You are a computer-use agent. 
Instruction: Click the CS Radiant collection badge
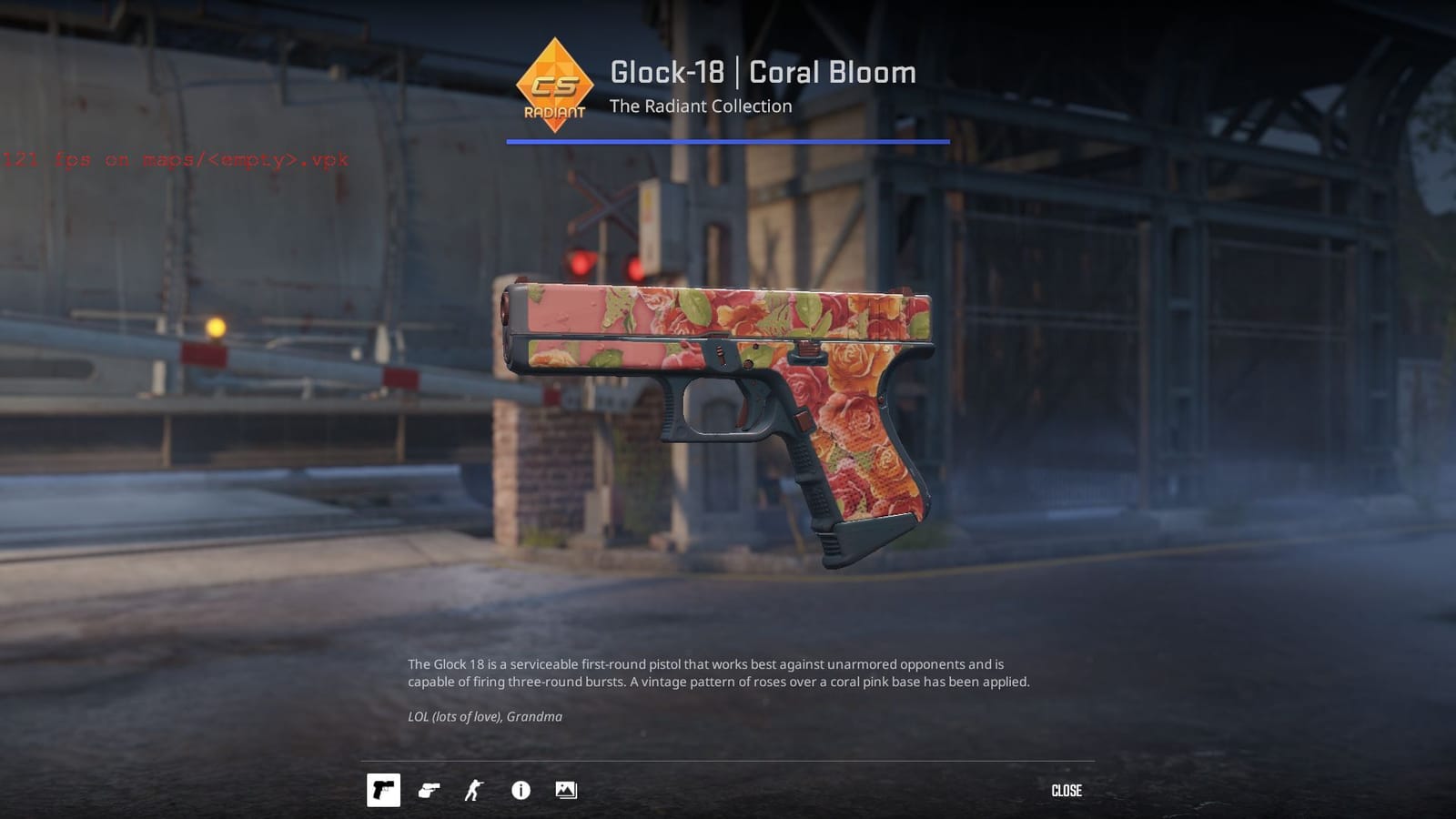point(556,86)
